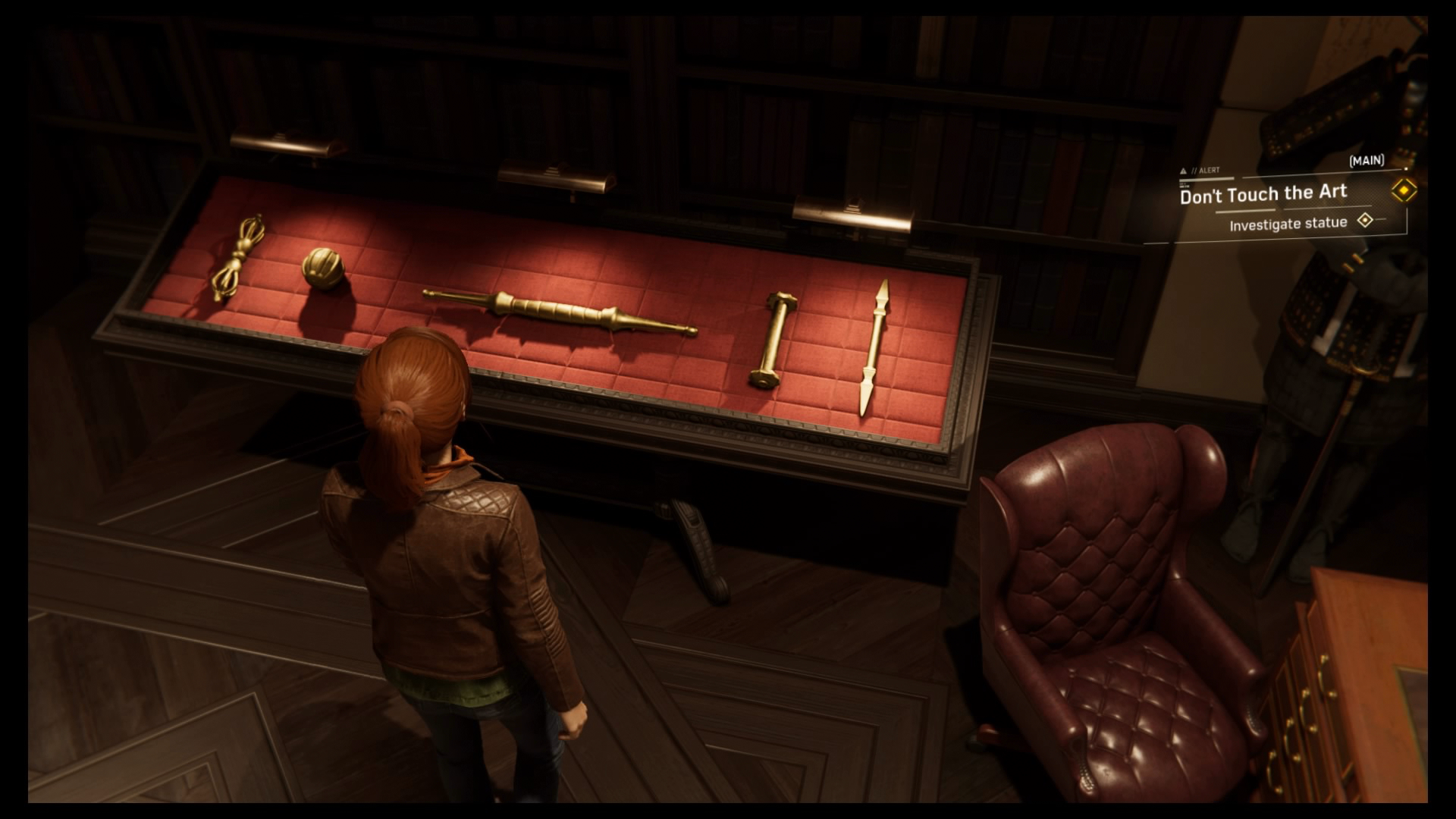Click the (MAIN) quest label
1456x819 pixels.
click(x=1367, y=161)
